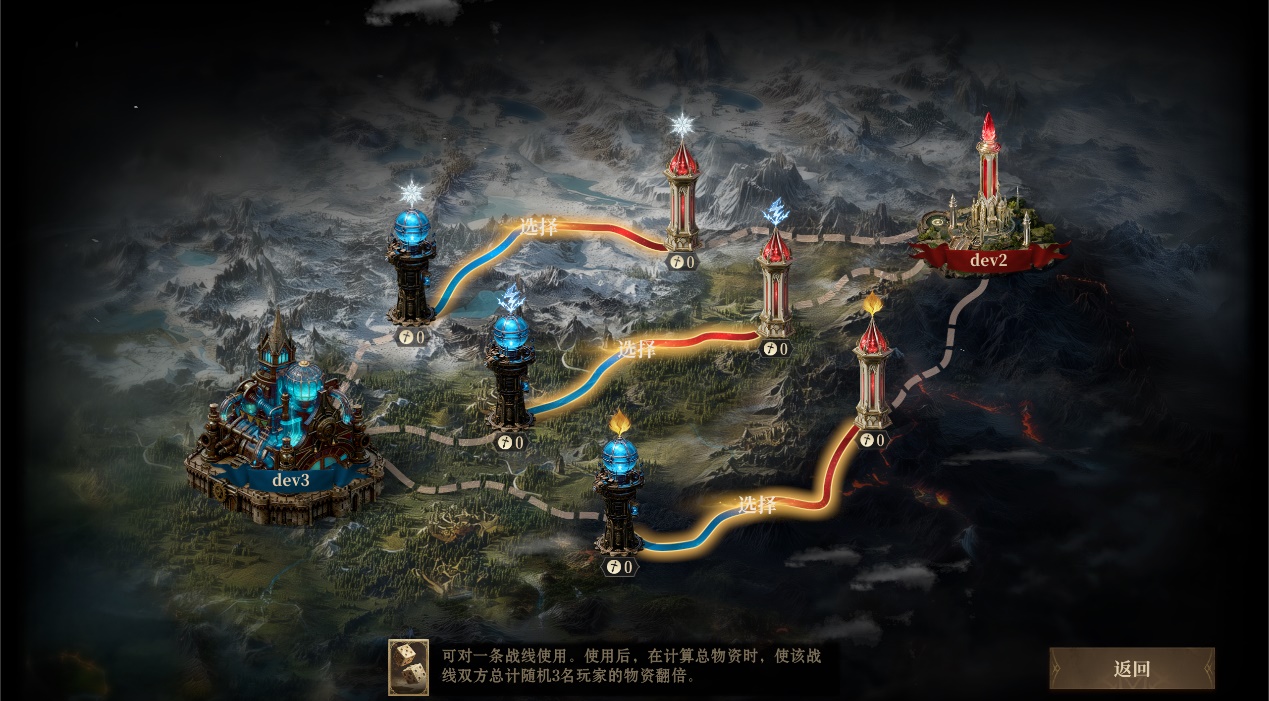Click the dice item icon
This screenshot has width=1269, height=701.
click(408, 667)
